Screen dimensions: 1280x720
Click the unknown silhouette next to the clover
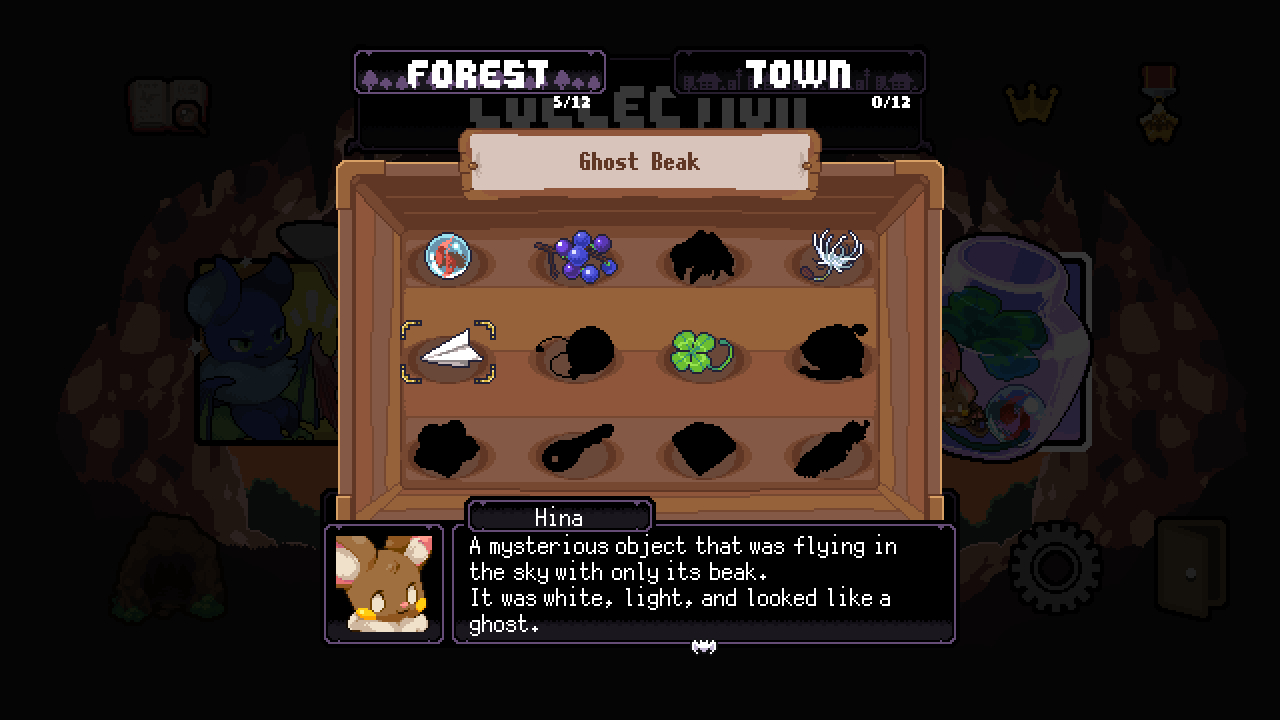(x=833, y=354)
